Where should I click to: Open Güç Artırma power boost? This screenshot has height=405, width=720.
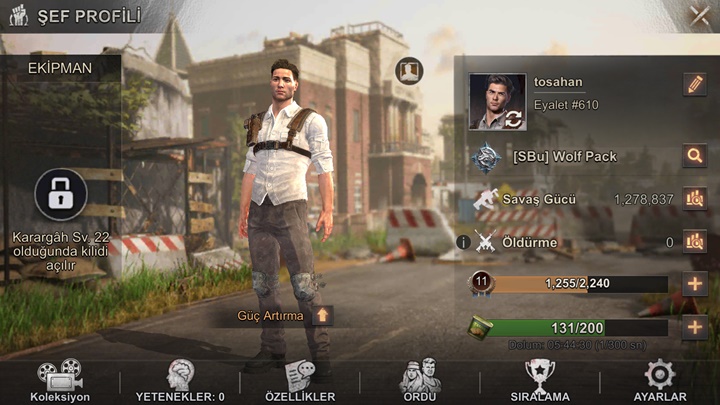321,316
